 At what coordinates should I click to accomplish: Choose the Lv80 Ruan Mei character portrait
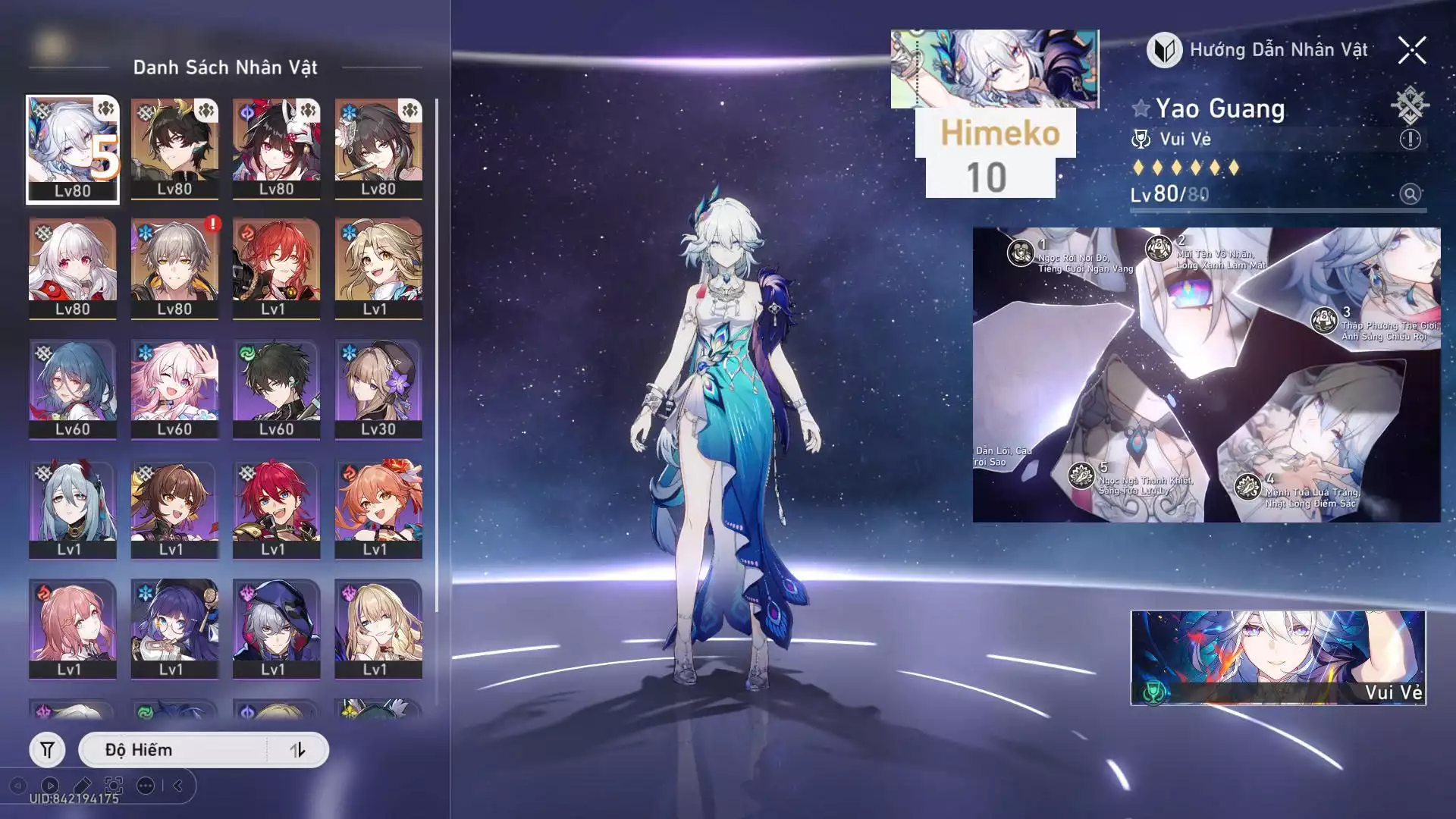pos(378,148)
